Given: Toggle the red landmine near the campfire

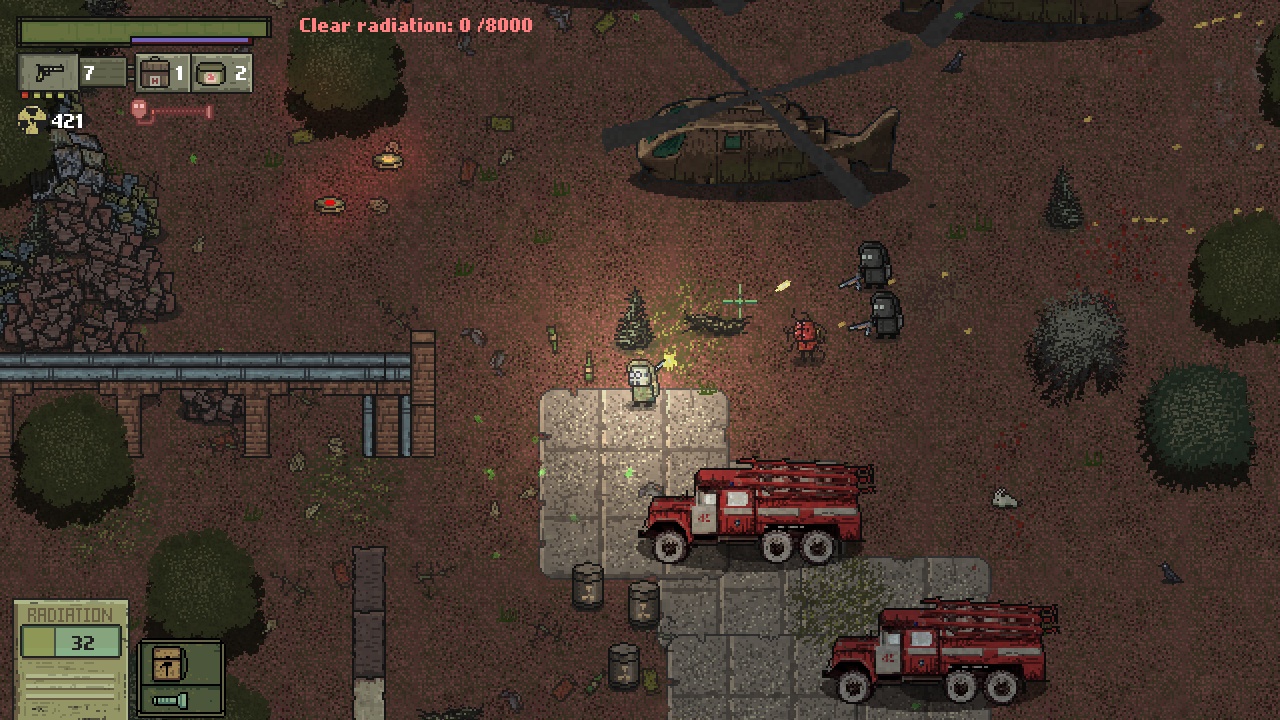Looking at the screenshot, I should [x=330, y=204].
